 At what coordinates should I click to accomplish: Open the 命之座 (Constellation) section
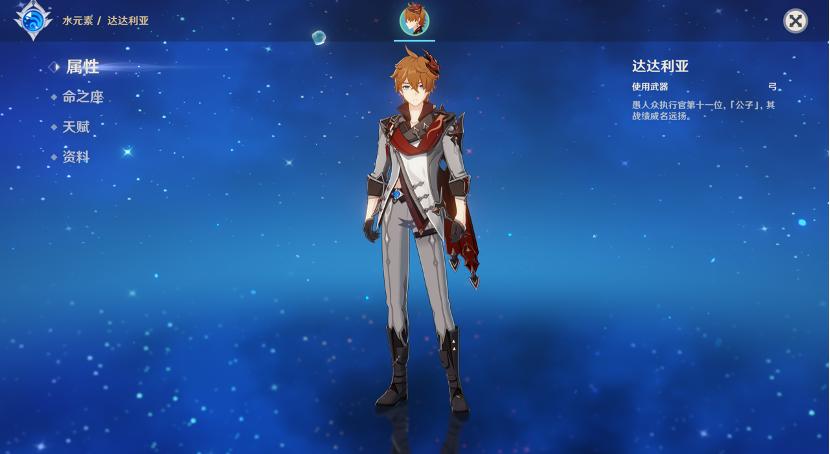click(x=82, y=97)
